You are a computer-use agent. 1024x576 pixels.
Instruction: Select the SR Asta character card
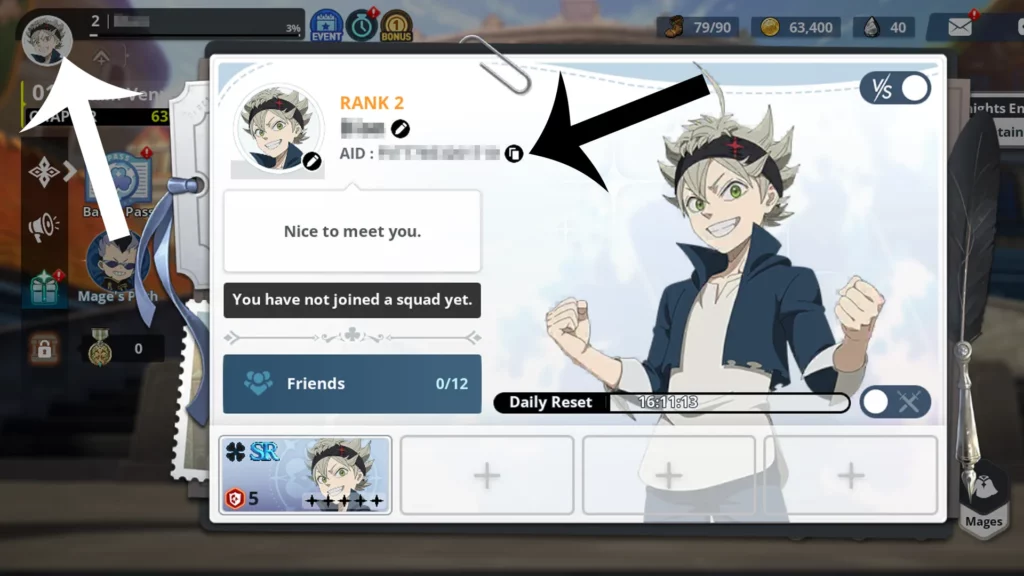[x=305, y=475]
